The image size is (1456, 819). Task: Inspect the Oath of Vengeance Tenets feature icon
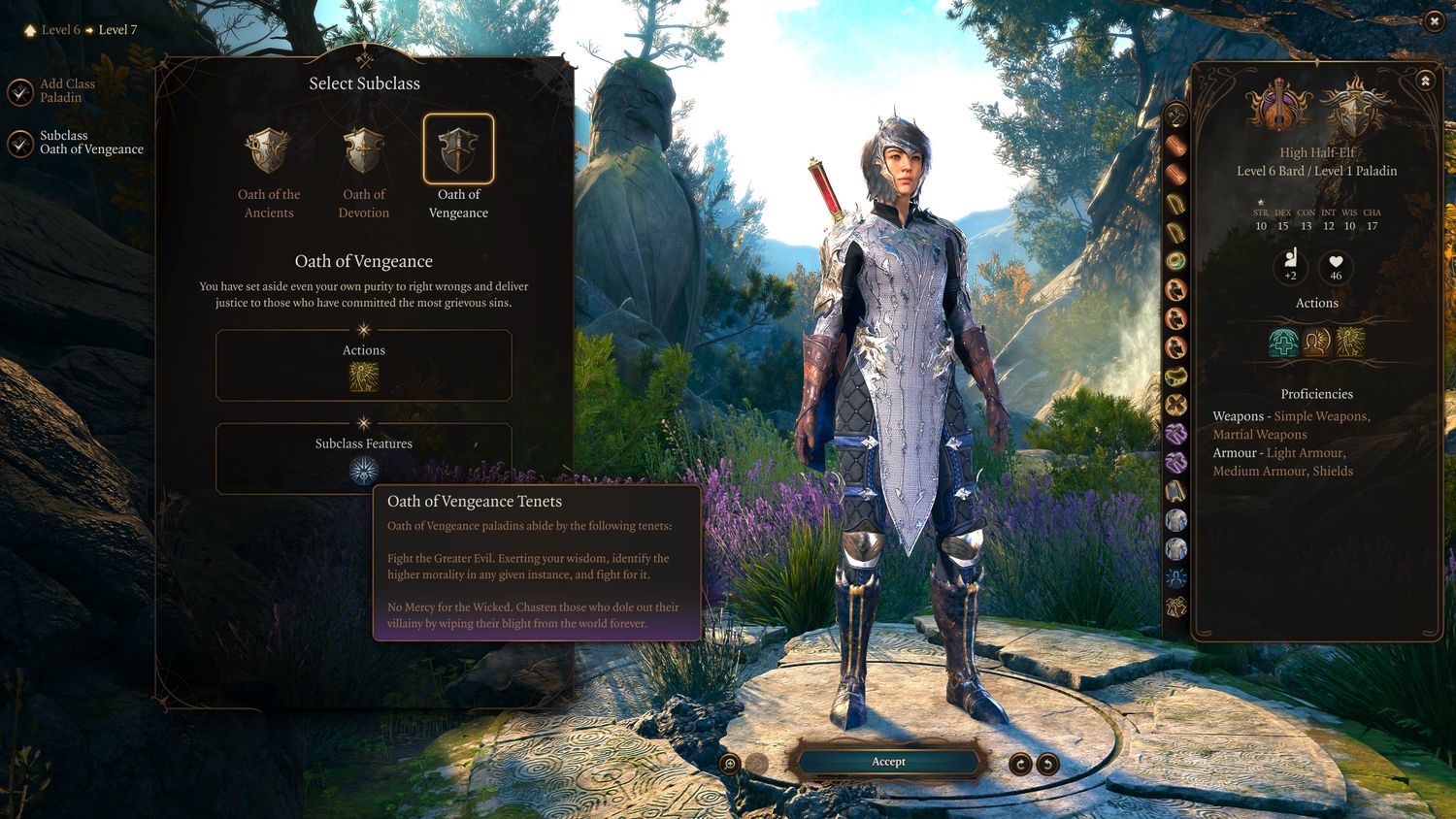364,471
